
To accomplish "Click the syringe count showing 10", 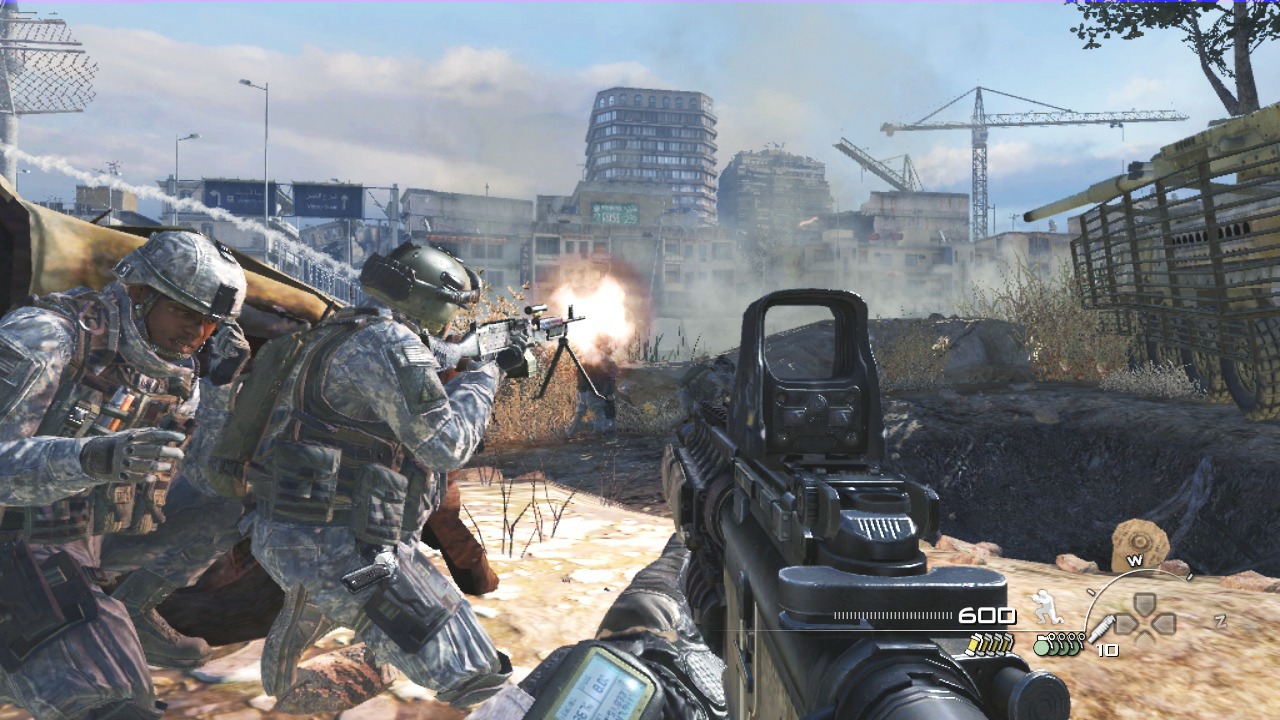I will 1107,648.
